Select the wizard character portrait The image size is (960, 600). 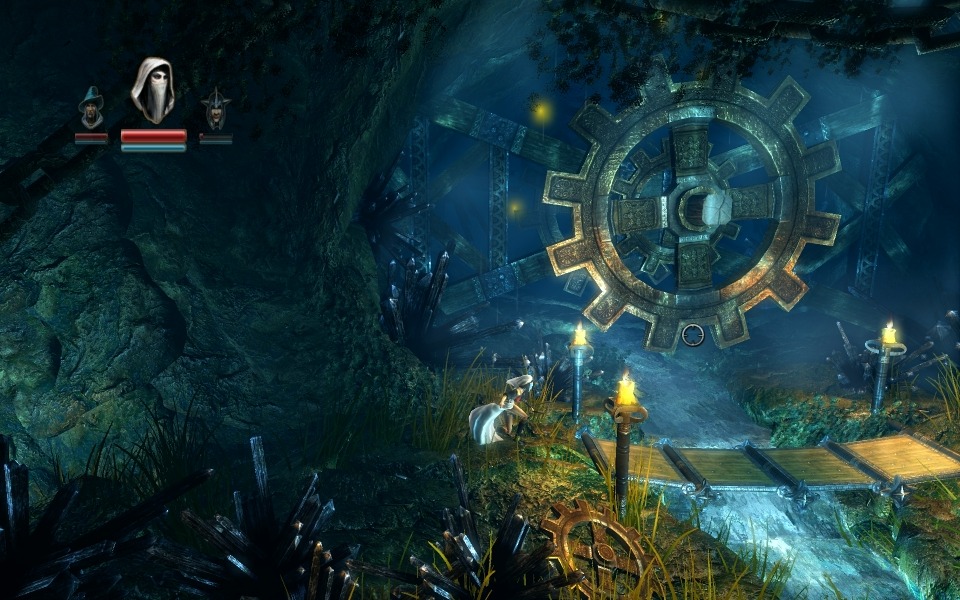click(91, 107)
